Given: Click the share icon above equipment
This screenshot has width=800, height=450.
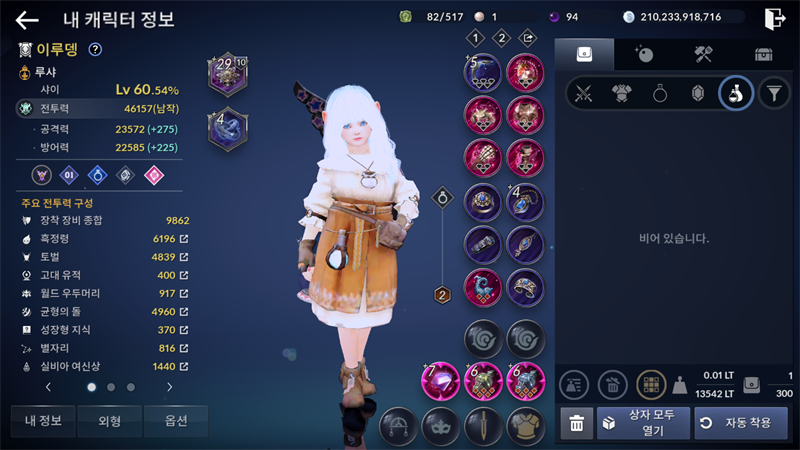Looking at the screenshot, I should pyautogui.click(x=529, y=39).
